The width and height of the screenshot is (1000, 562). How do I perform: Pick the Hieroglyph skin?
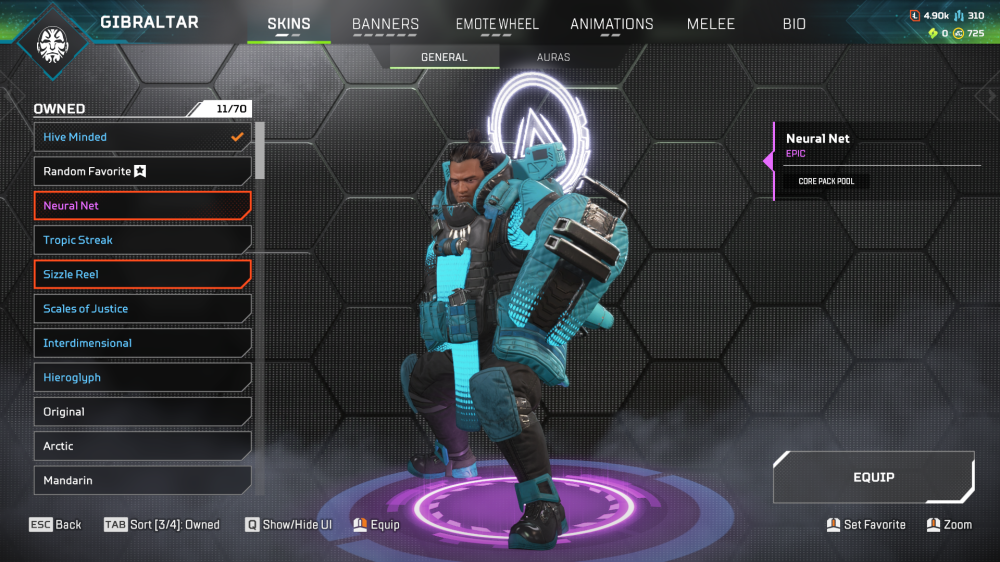(142, 378)
